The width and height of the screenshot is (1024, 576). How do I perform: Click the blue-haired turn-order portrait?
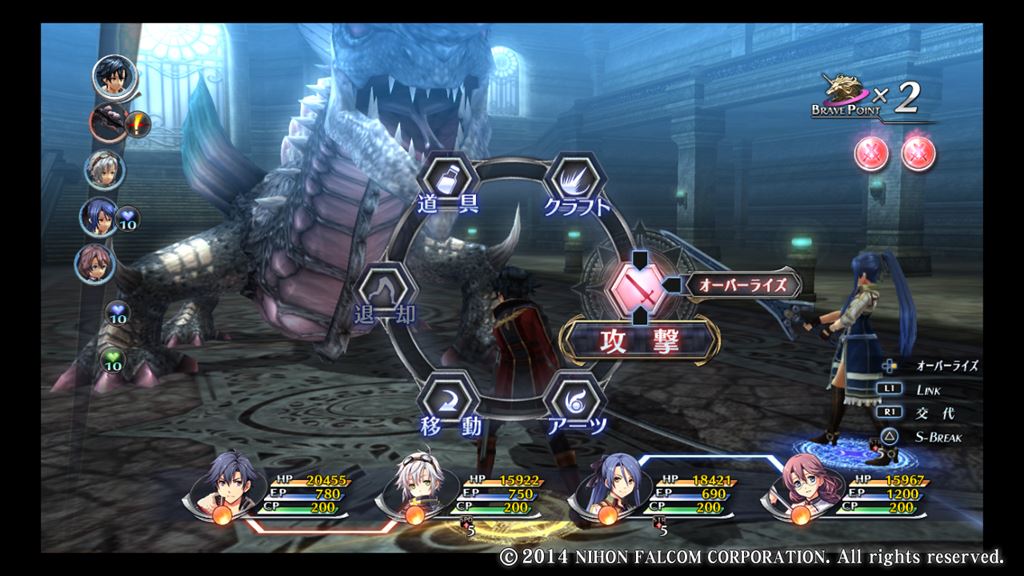[100, 216]
